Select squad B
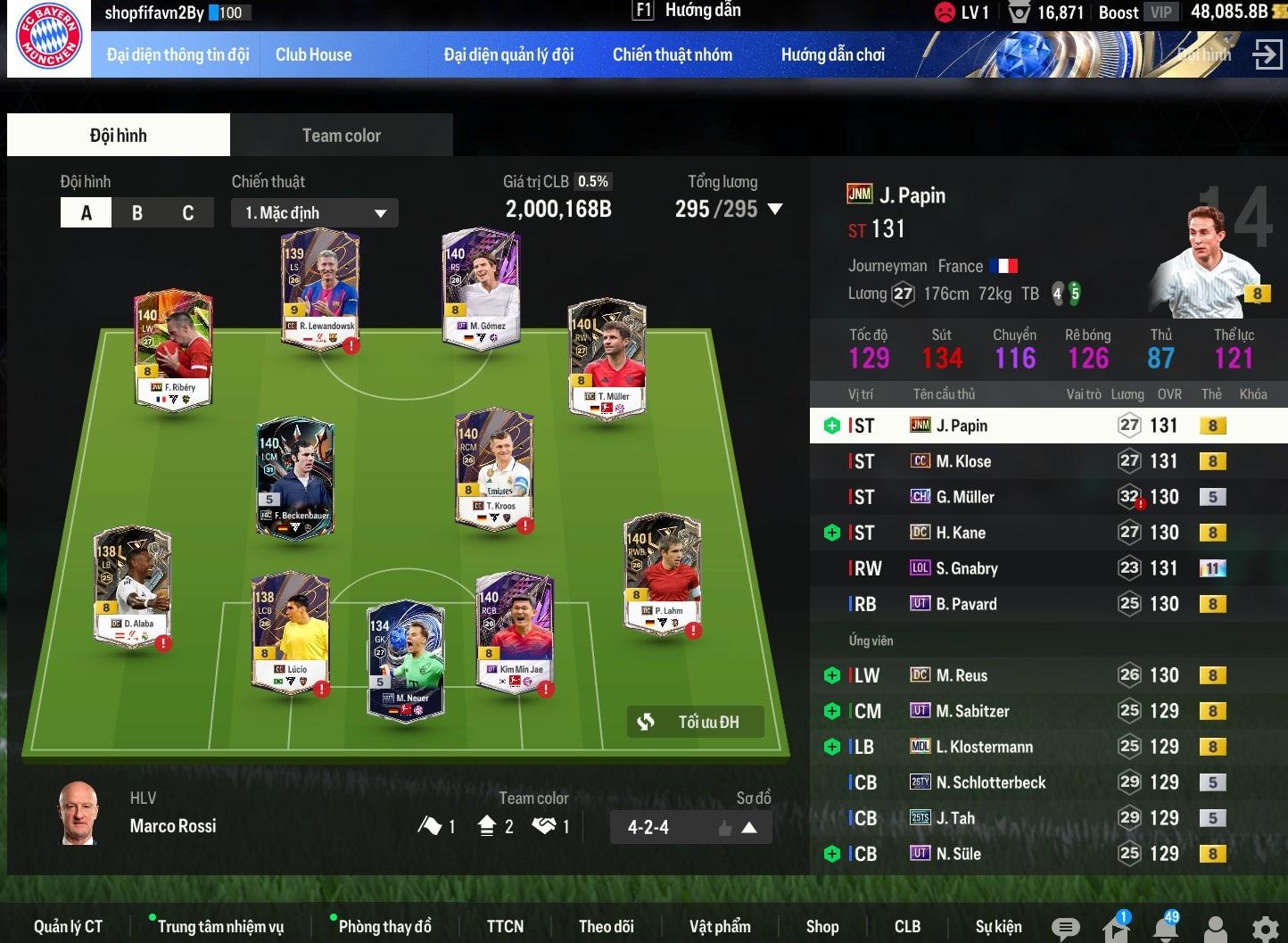The width and height of the screenshot is (1288, 943). (137, 213)
